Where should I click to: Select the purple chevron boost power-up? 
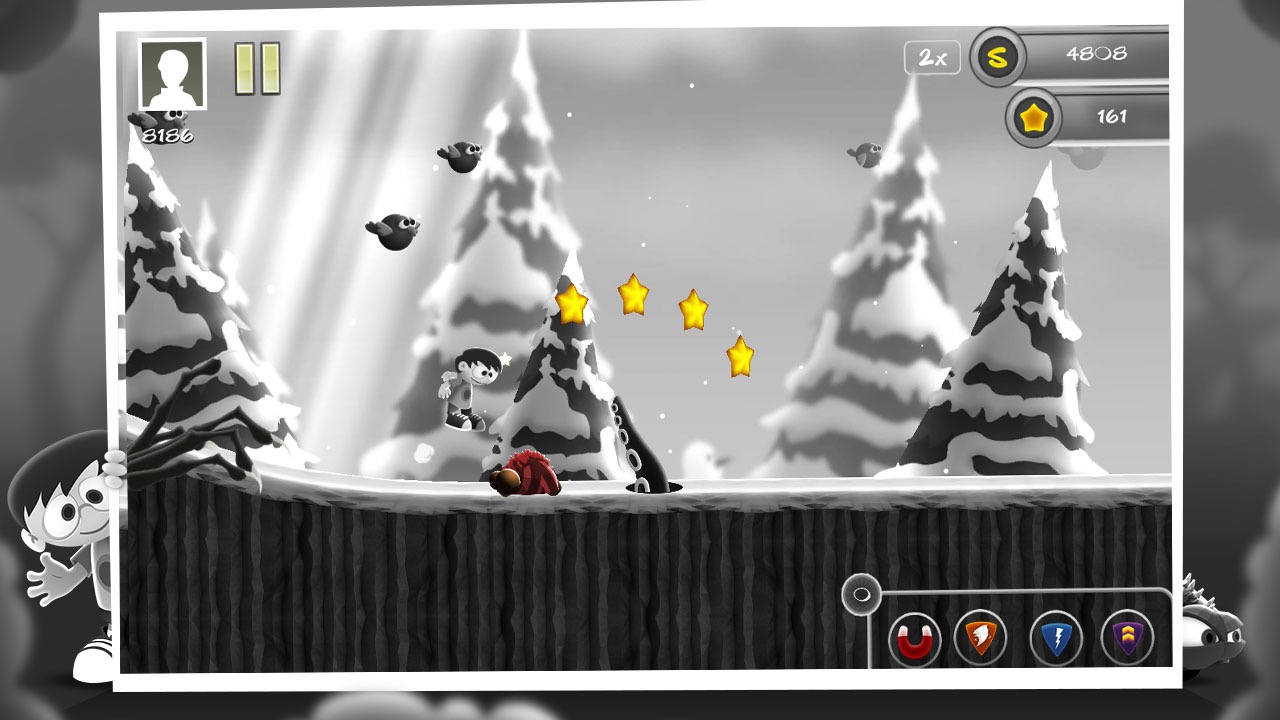point(1127,637)
